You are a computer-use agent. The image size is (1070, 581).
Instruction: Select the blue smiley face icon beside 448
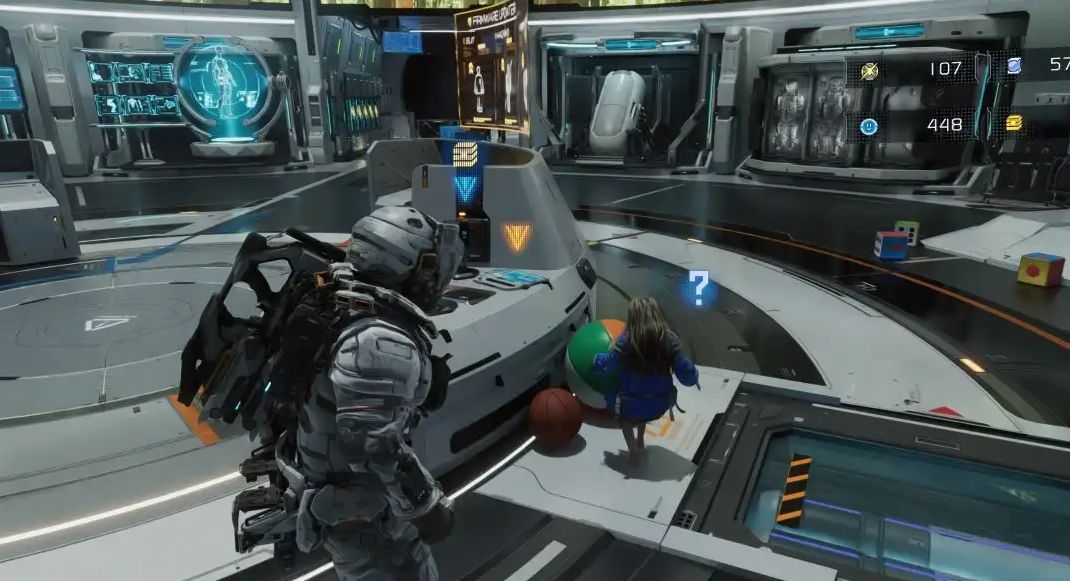869,126
